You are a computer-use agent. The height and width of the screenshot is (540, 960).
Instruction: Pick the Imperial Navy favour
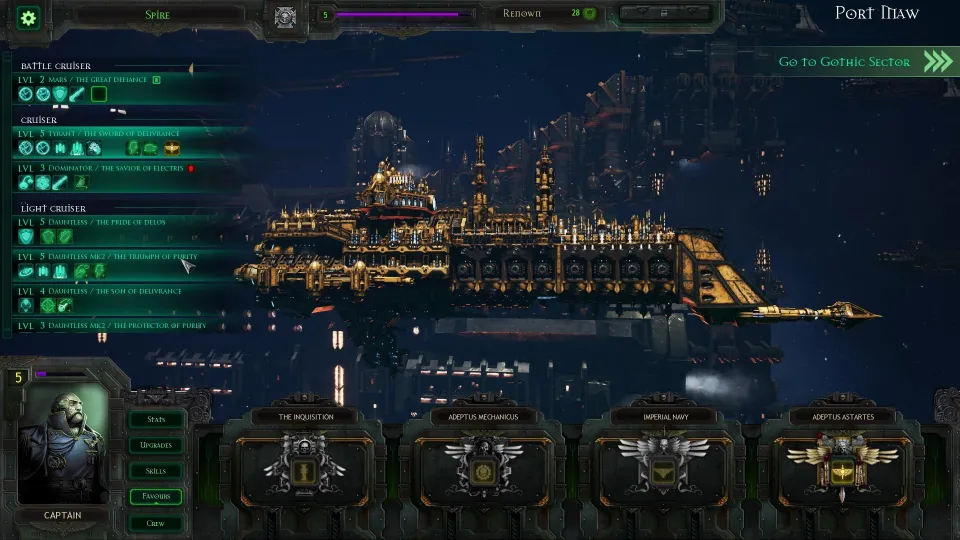pos(663,467)
